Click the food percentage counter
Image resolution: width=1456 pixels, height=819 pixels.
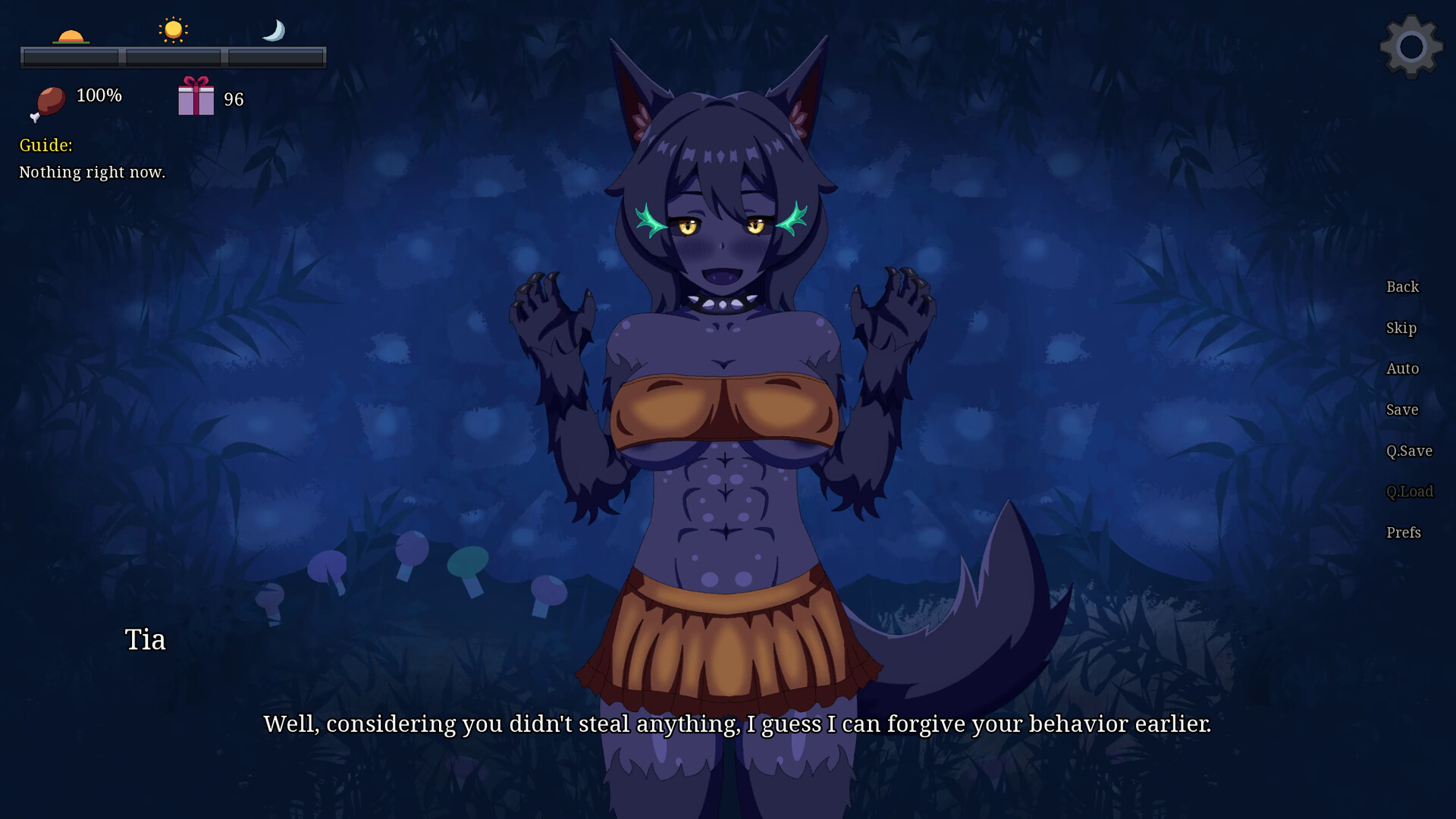tap(99, 96)
